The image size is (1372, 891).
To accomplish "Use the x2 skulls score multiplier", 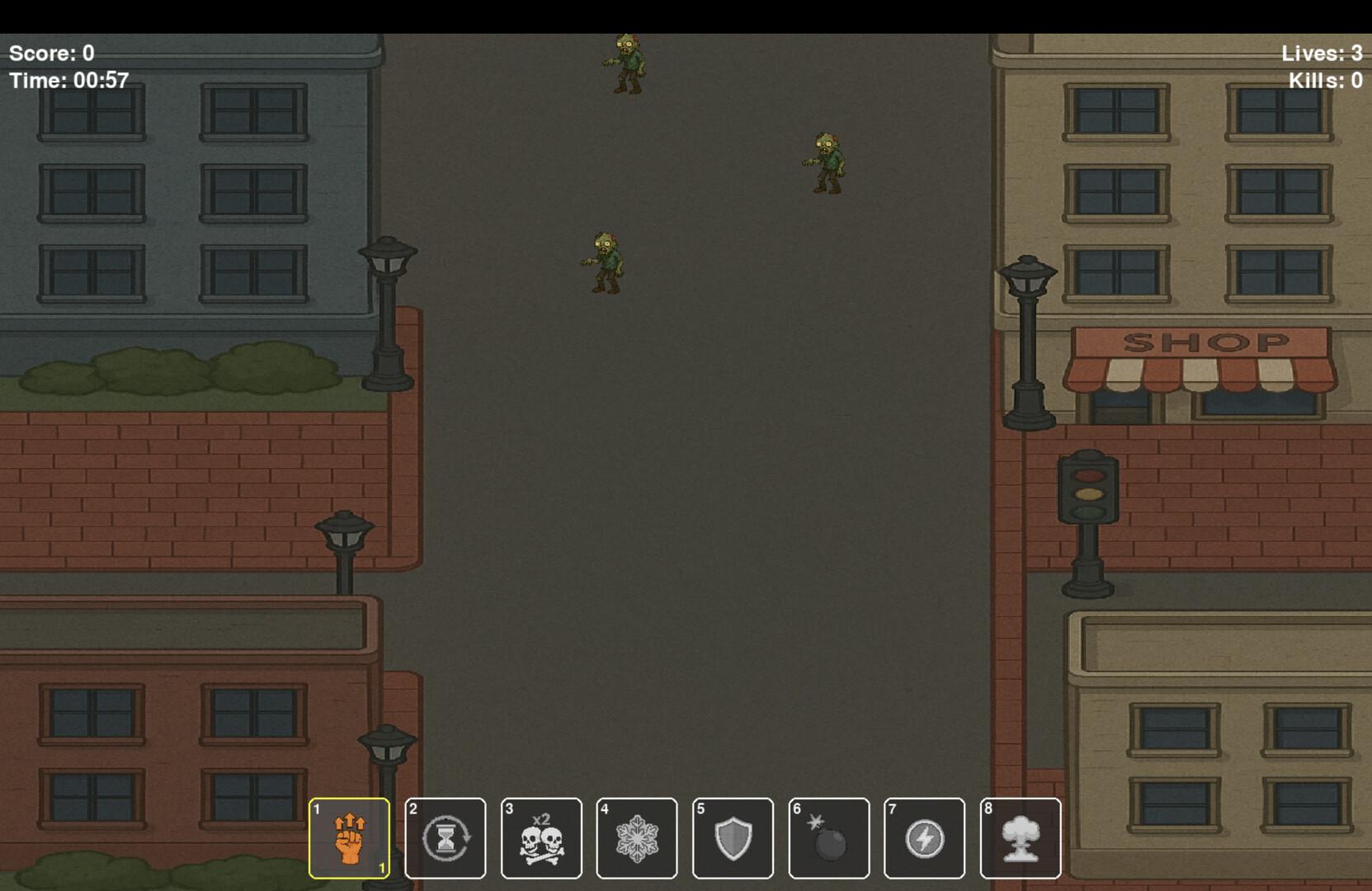I will pos(542,837).
